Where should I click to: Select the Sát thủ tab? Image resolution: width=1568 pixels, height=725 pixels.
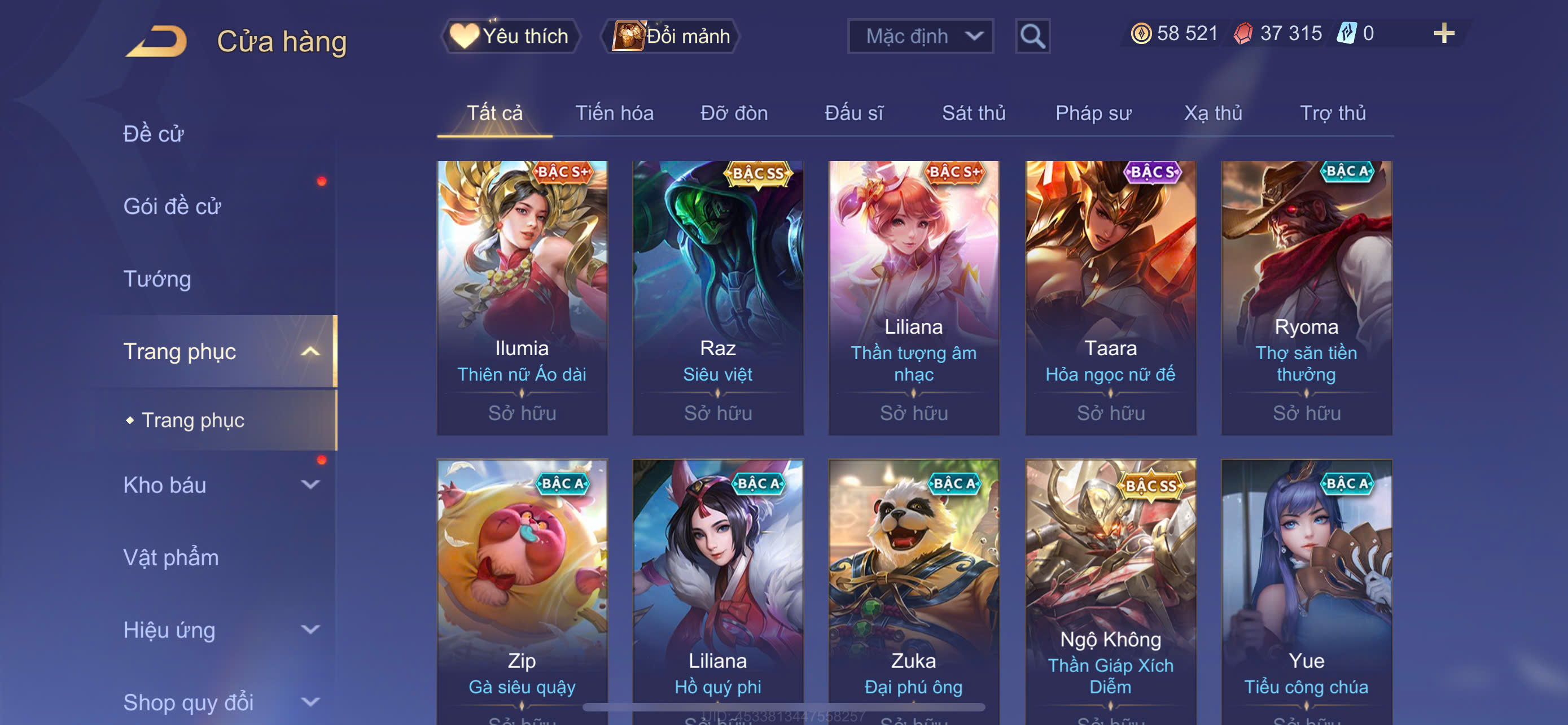pos(973,113)
